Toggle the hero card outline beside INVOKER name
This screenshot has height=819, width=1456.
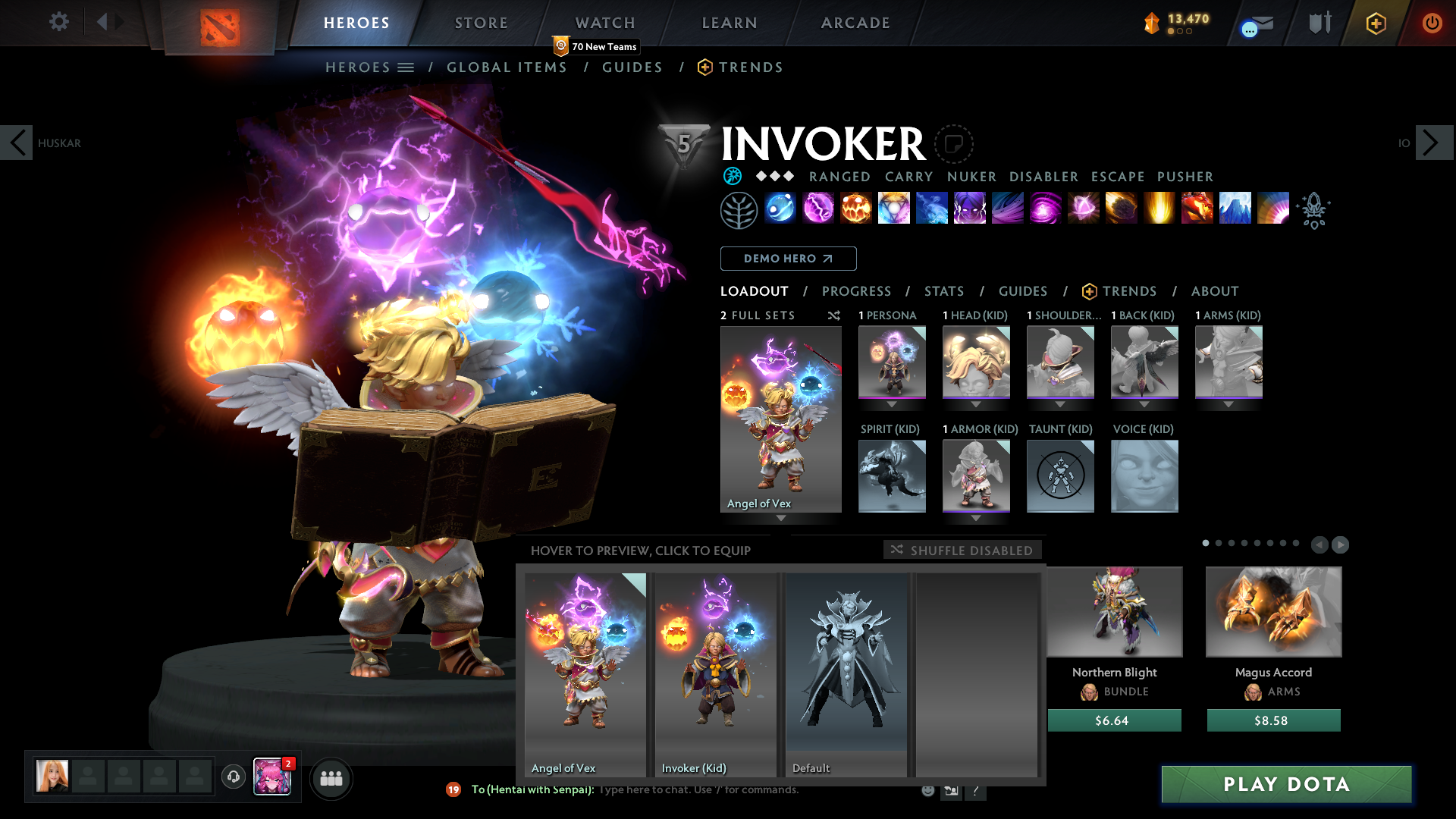(953, 144)
